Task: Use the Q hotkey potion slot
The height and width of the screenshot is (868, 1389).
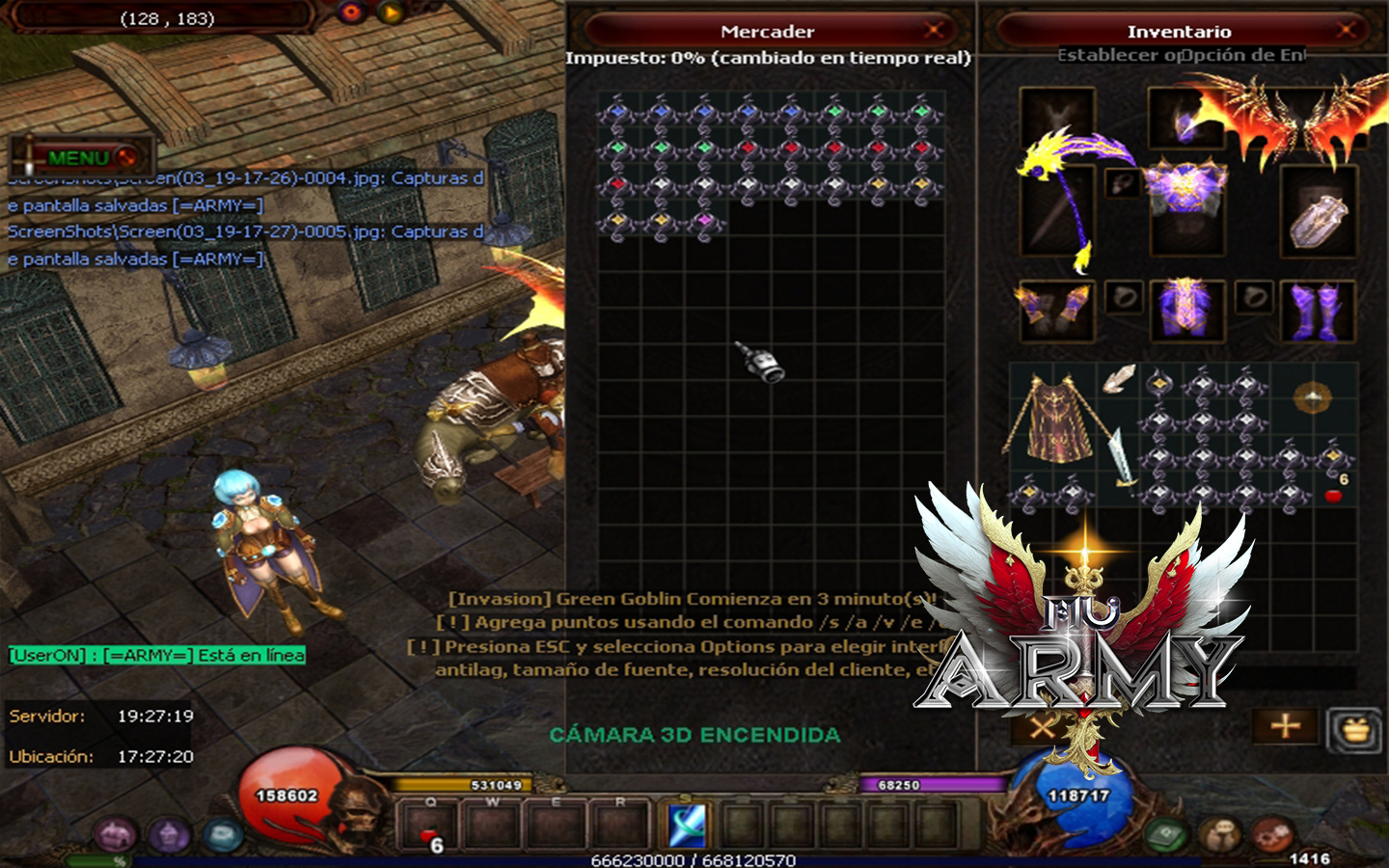Action: 430,829
